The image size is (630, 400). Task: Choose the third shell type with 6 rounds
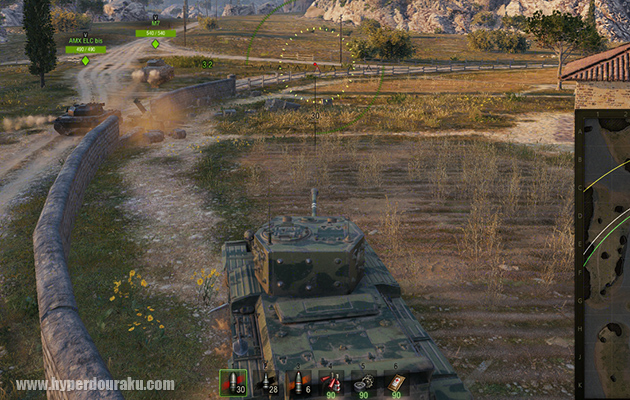[x=298, y=383]
